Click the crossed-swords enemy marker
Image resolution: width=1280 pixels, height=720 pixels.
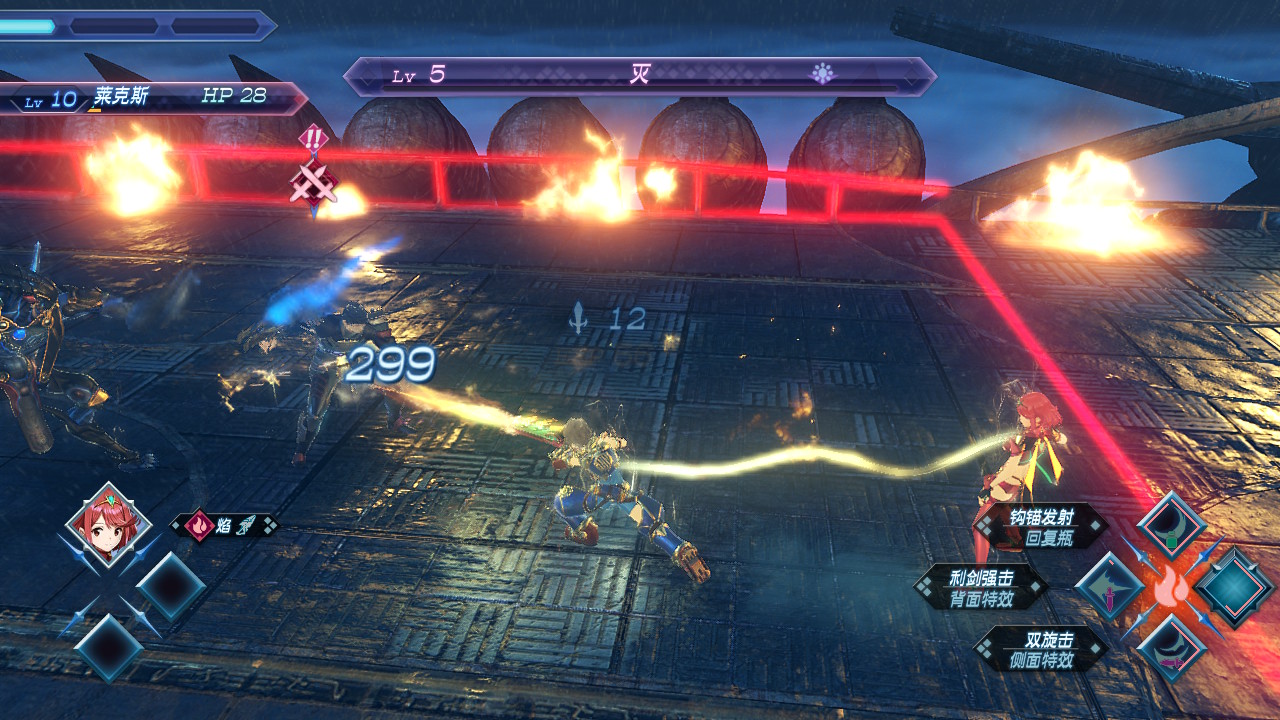(312, 183)
